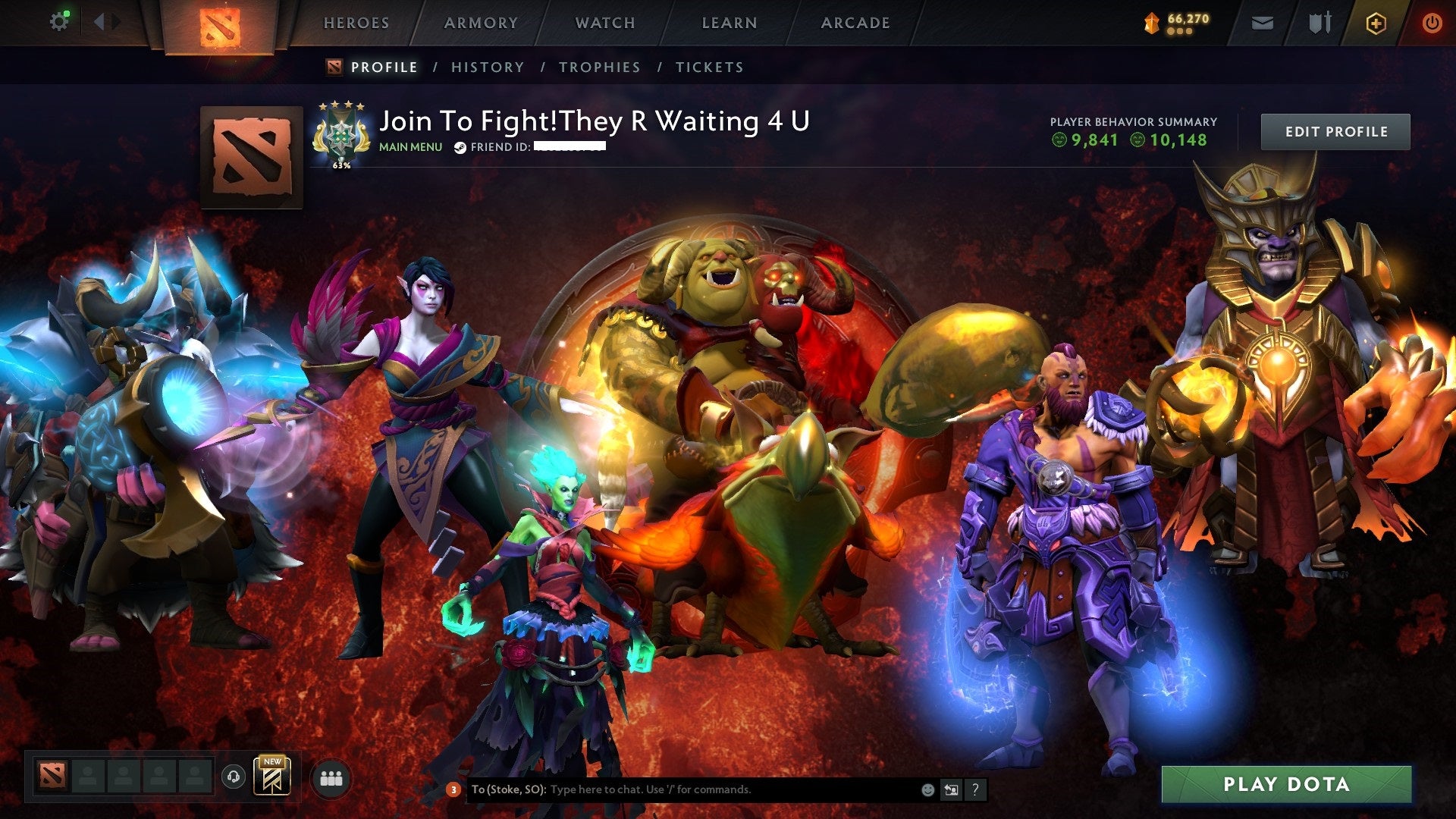This screenshot has height=819, width=1456.
Task: Open friends list with the people icon
Action: 331,779
